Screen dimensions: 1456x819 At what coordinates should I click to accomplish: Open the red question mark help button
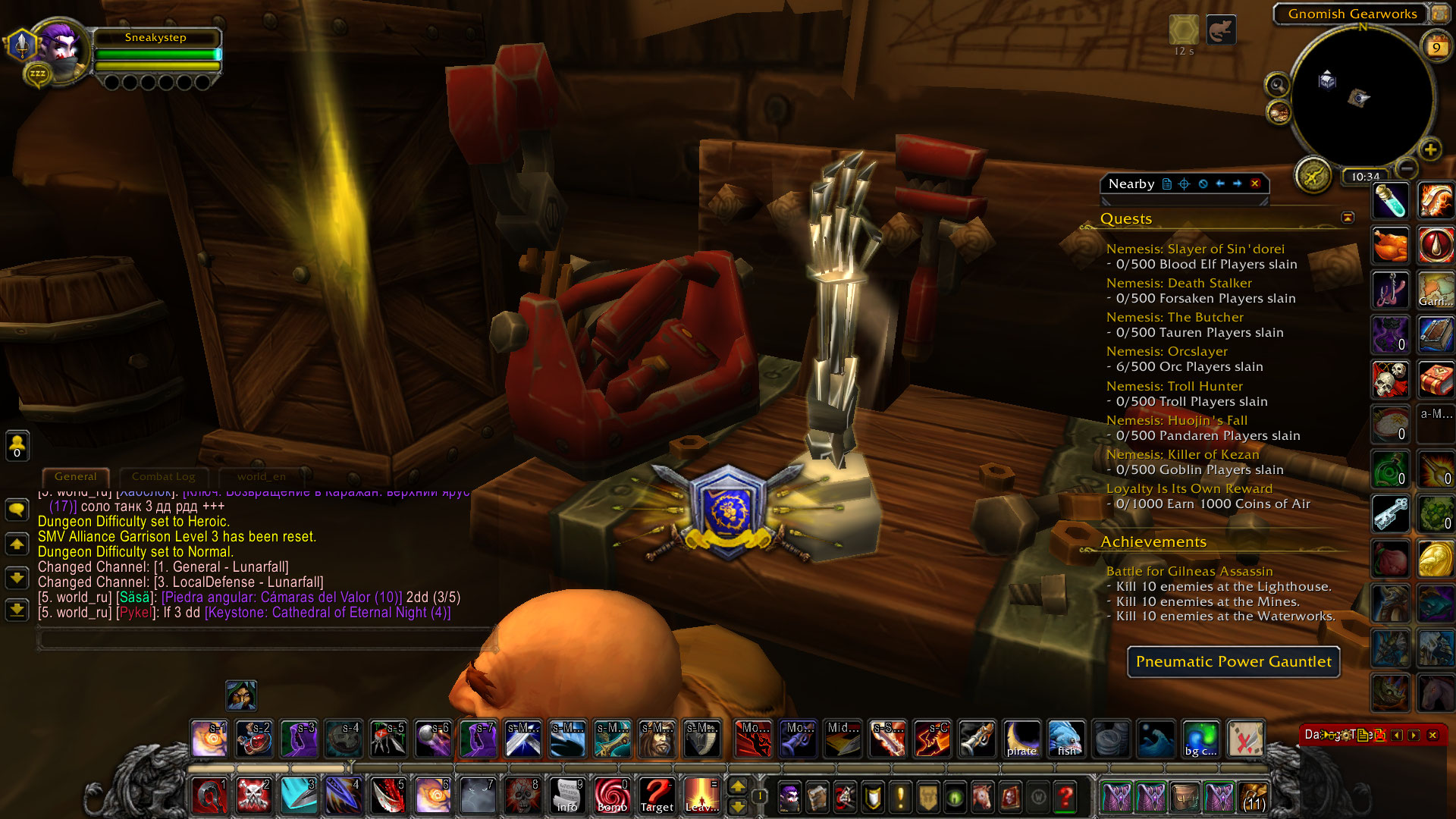click(x=1065, y=797)
